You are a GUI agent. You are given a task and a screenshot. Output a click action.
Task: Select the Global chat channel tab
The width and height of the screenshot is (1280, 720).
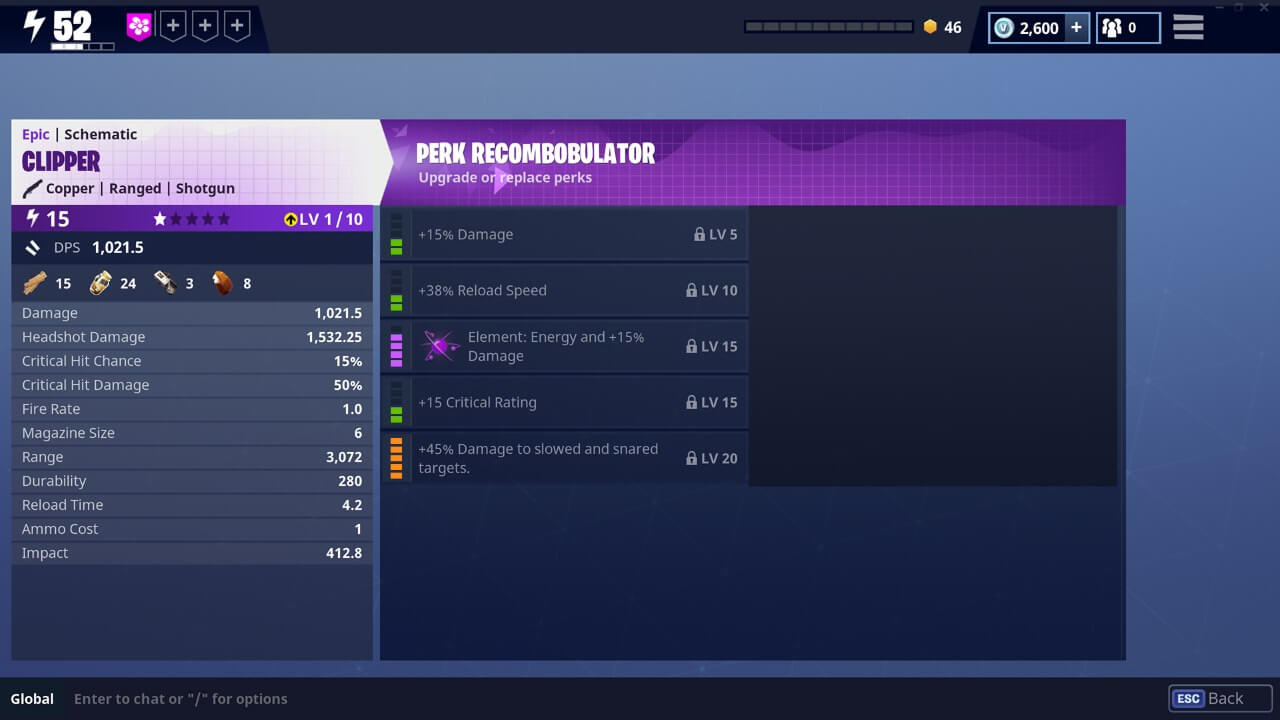pos(32,698)
